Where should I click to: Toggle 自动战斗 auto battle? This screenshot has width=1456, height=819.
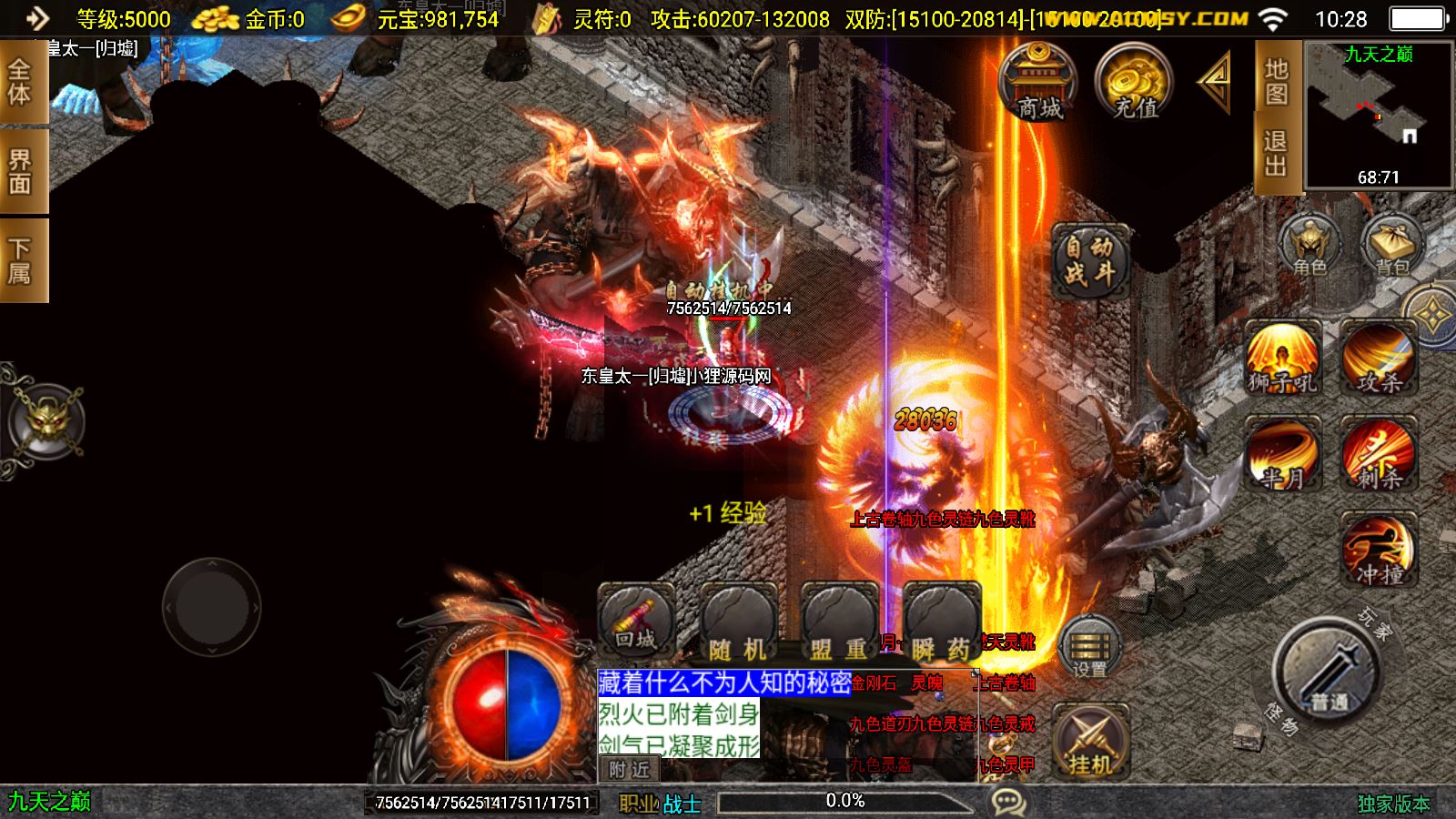1090,260
